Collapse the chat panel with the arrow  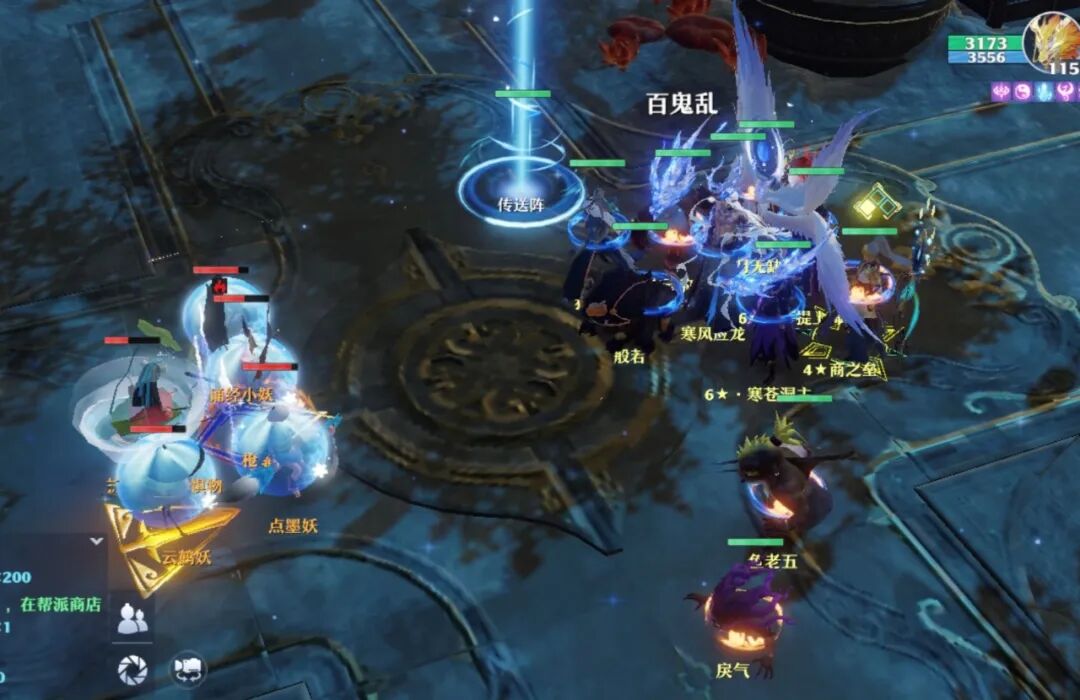click(x=96, y=541)
